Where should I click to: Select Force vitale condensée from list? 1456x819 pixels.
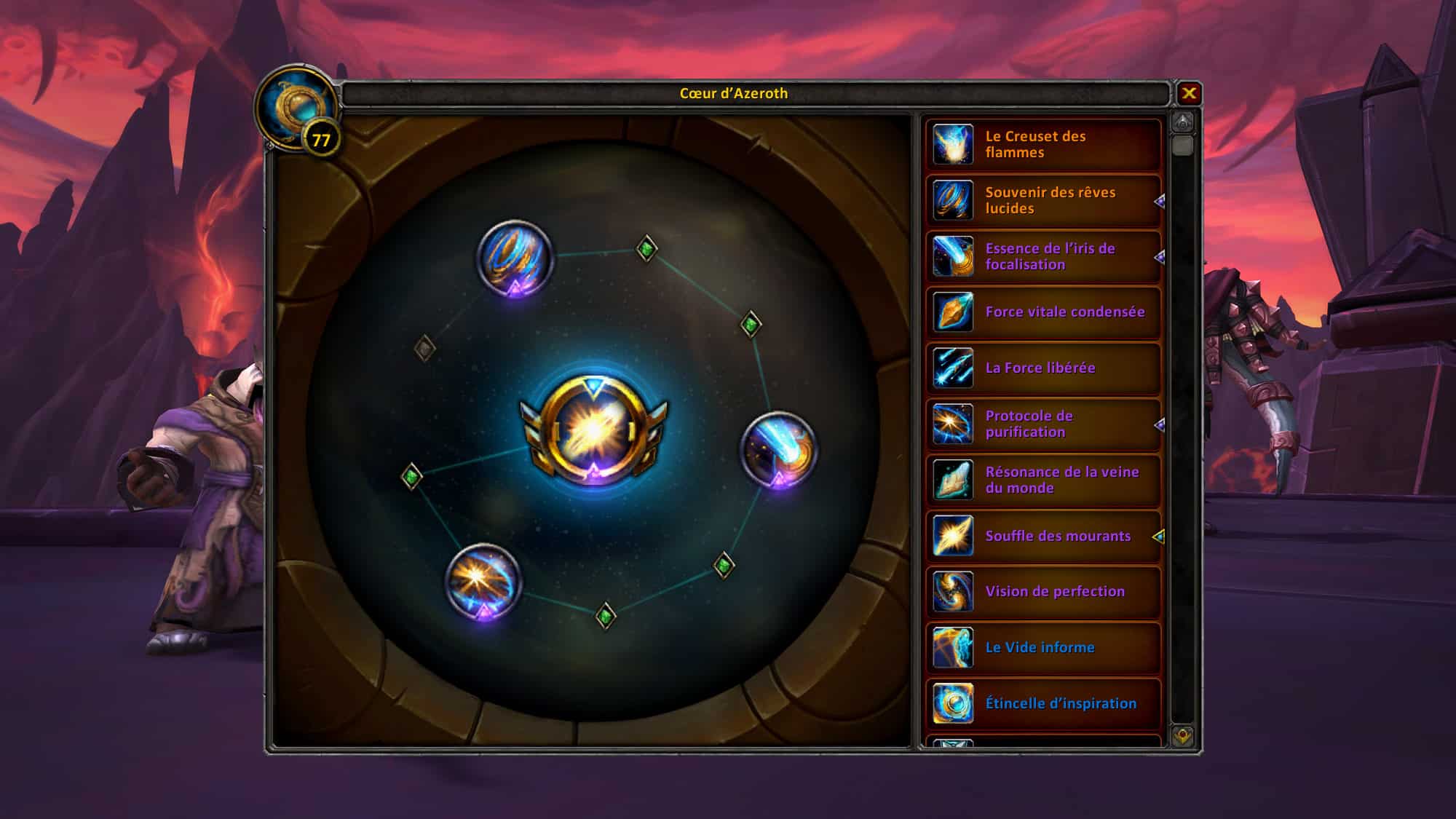[x=1042, y=312]
